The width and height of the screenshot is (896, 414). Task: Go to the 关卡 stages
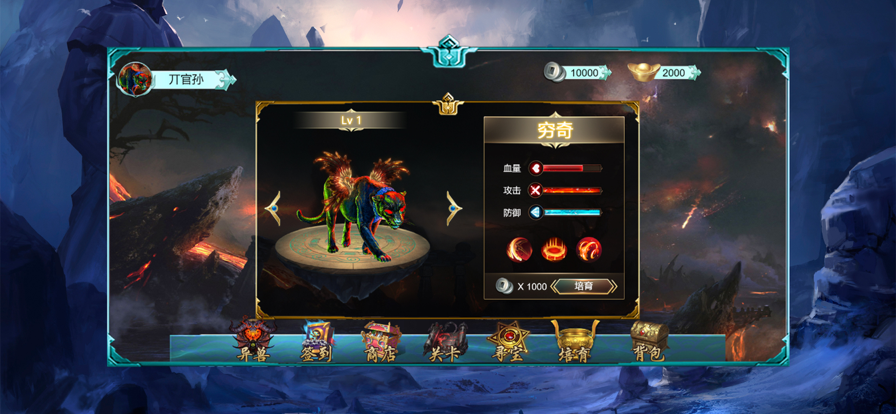click(445, 340)
